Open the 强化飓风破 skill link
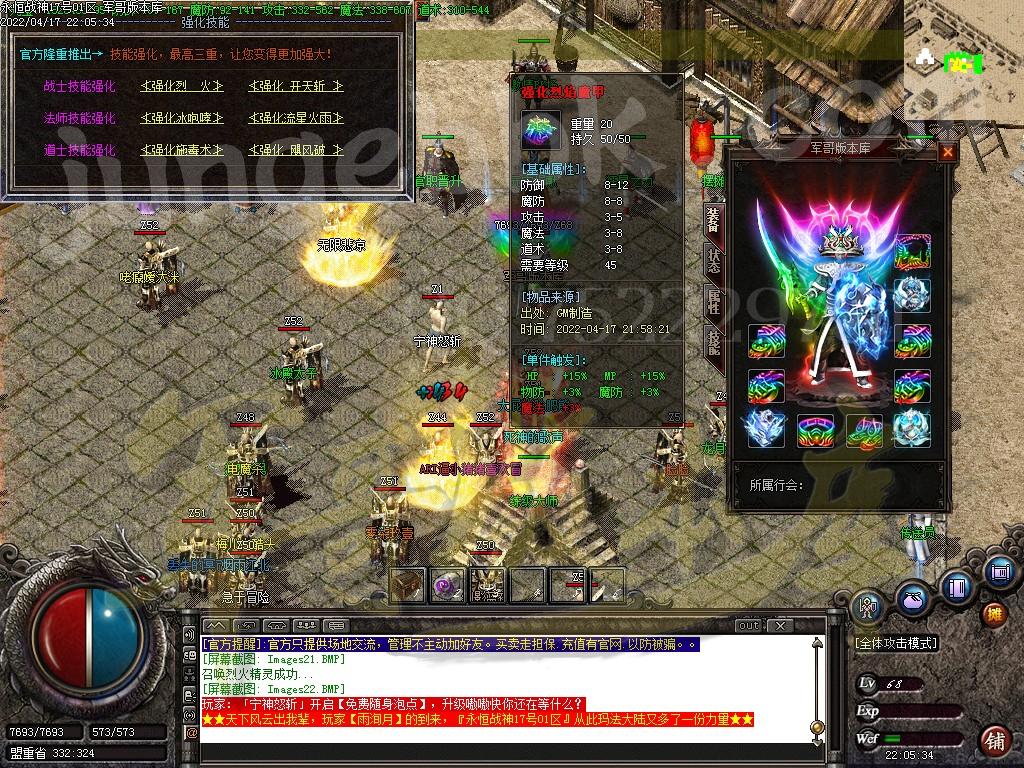Screen dimensions: 1024x768 pyautogui.click(x=295, y=150)
